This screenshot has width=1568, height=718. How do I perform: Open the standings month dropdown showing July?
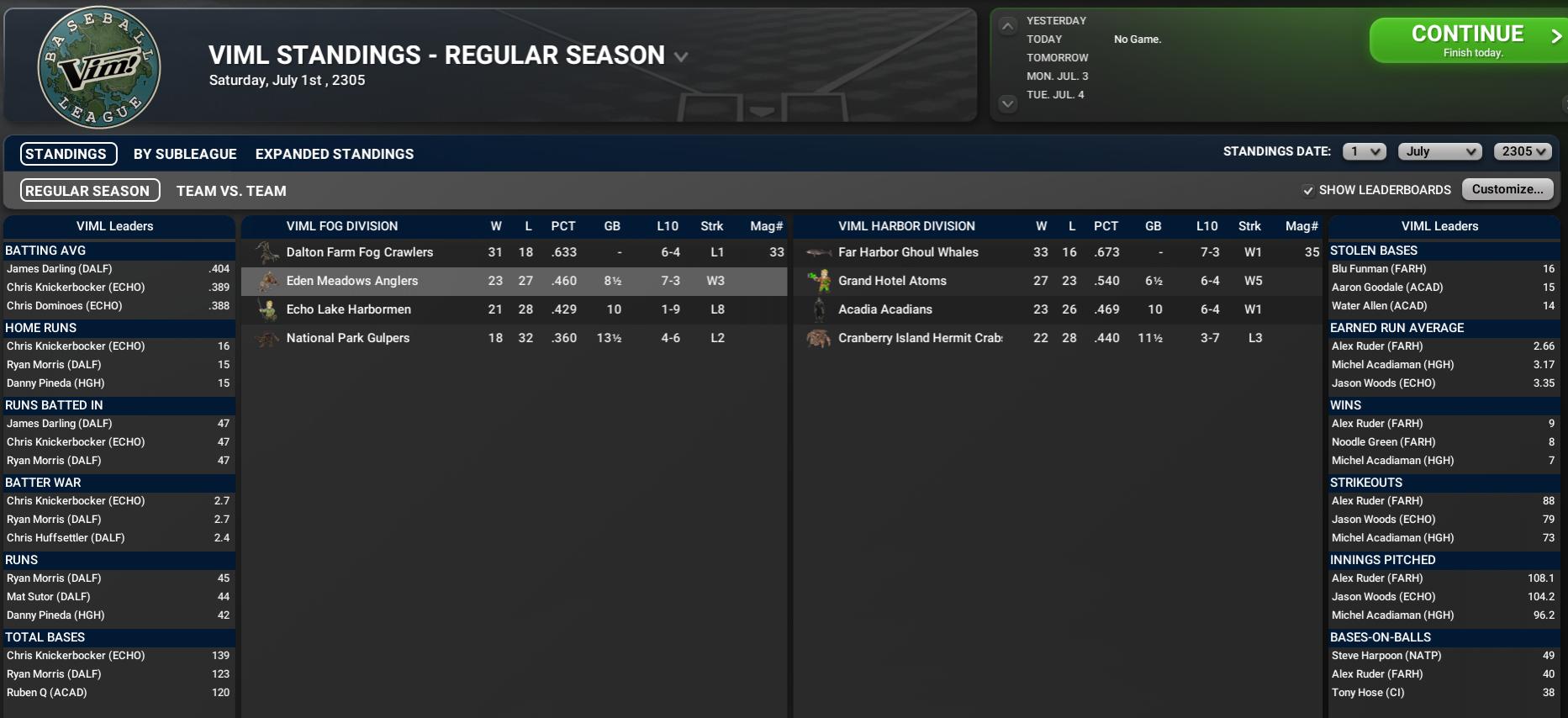pyautogui.click(x=1439, y=151)
